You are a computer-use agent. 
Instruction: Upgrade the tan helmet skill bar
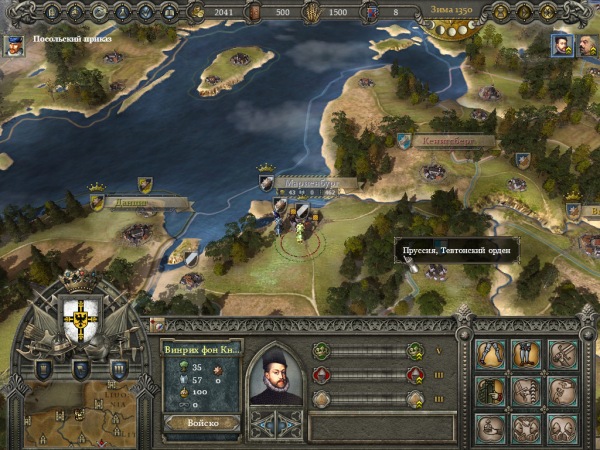click(415, 399)
